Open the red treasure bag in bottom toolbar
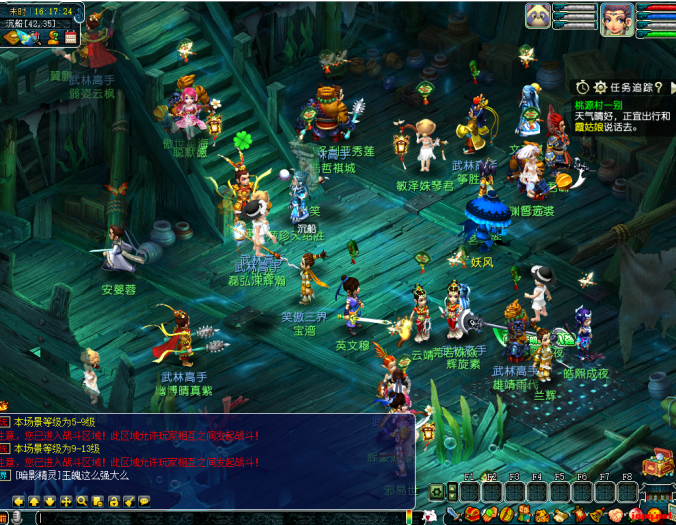This screenshot has height=525, width=676. click(472, 515)
